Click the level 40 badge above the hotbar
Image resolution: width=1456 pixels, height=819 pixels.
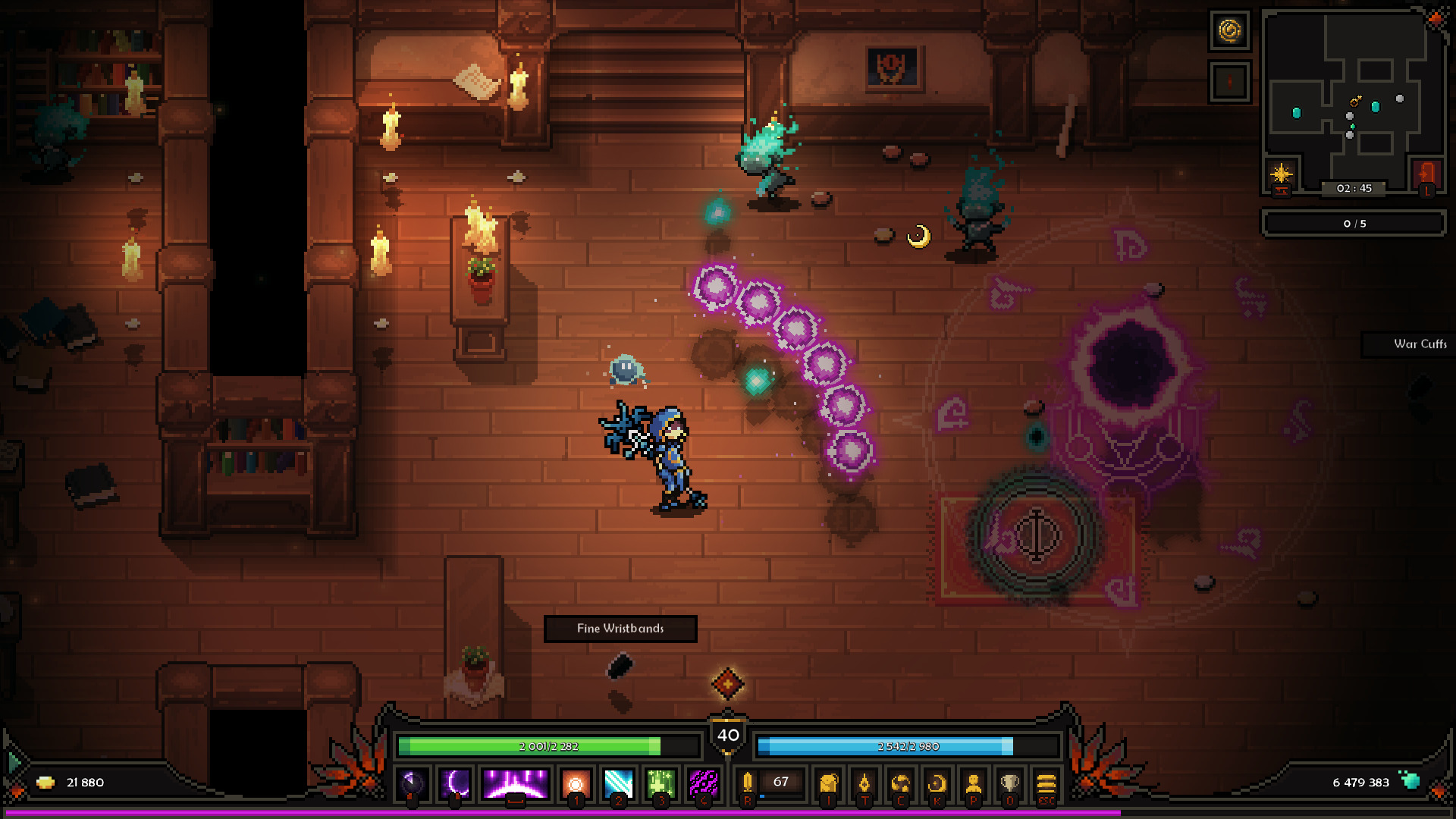[x=727, y=733]
